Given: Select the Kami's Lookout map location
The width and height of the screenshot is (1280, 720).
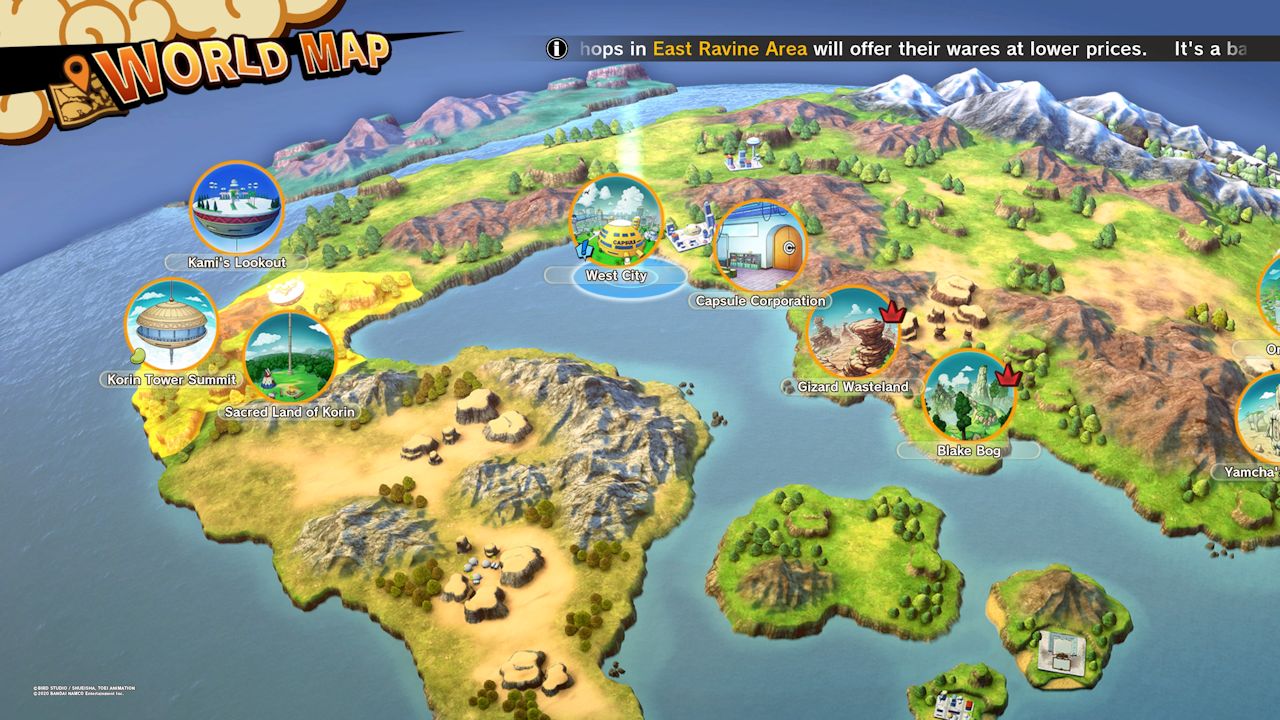Looking at the screenshot, I should (x=237, y=208).
